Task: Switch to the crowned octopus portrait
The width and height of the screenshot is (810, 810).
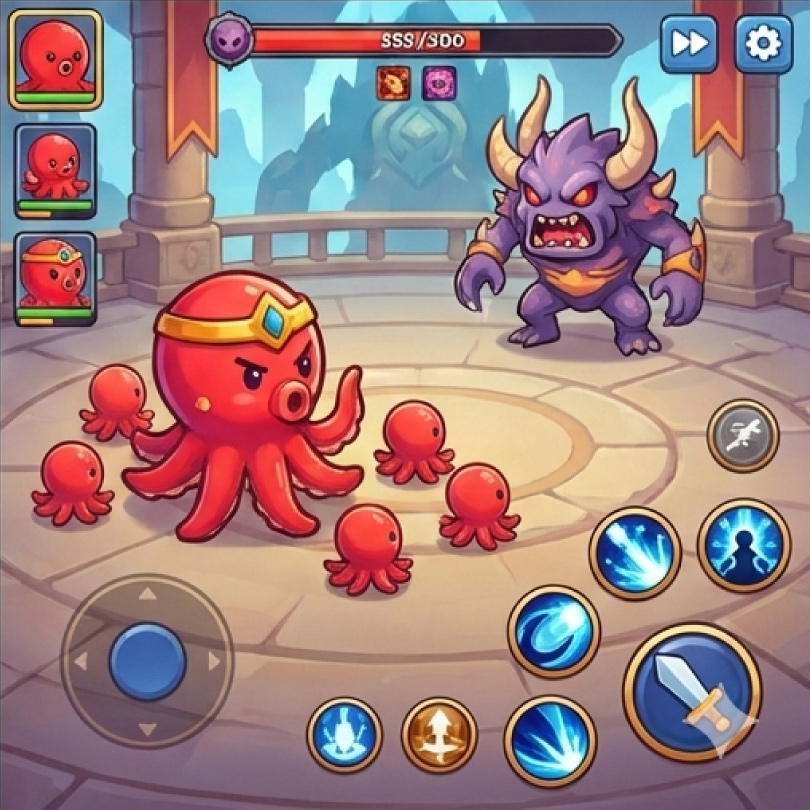Action: (x=56, y=278)
